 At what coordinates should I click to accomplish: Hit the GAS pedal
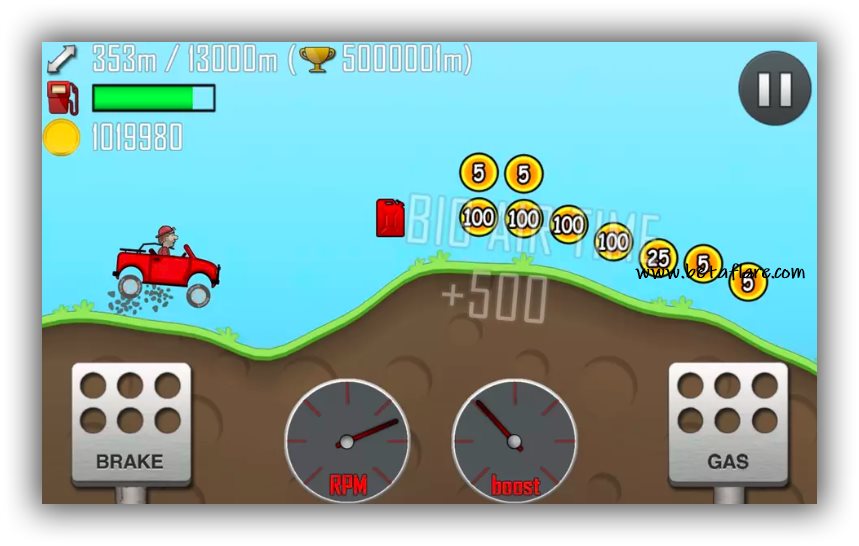tap(727, 424)
